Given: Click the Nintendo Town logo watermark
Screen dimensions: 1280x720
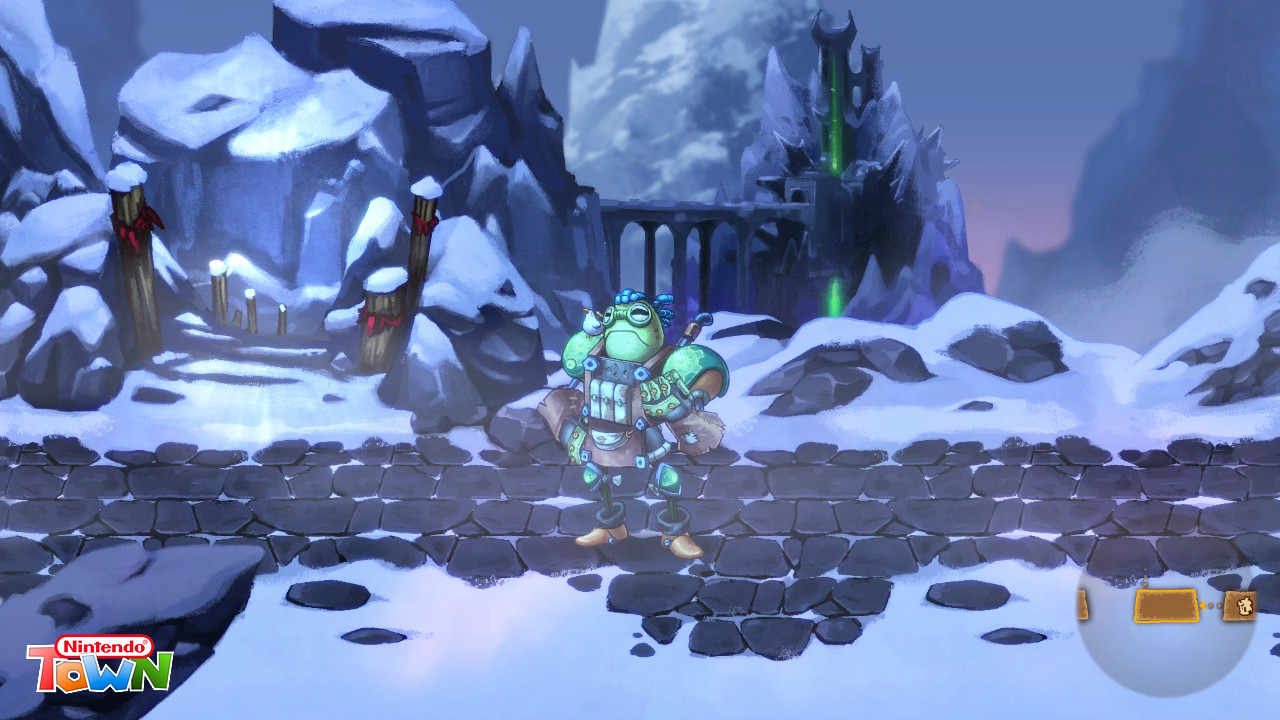Looking at the screenshot, I should pos(100,665).
